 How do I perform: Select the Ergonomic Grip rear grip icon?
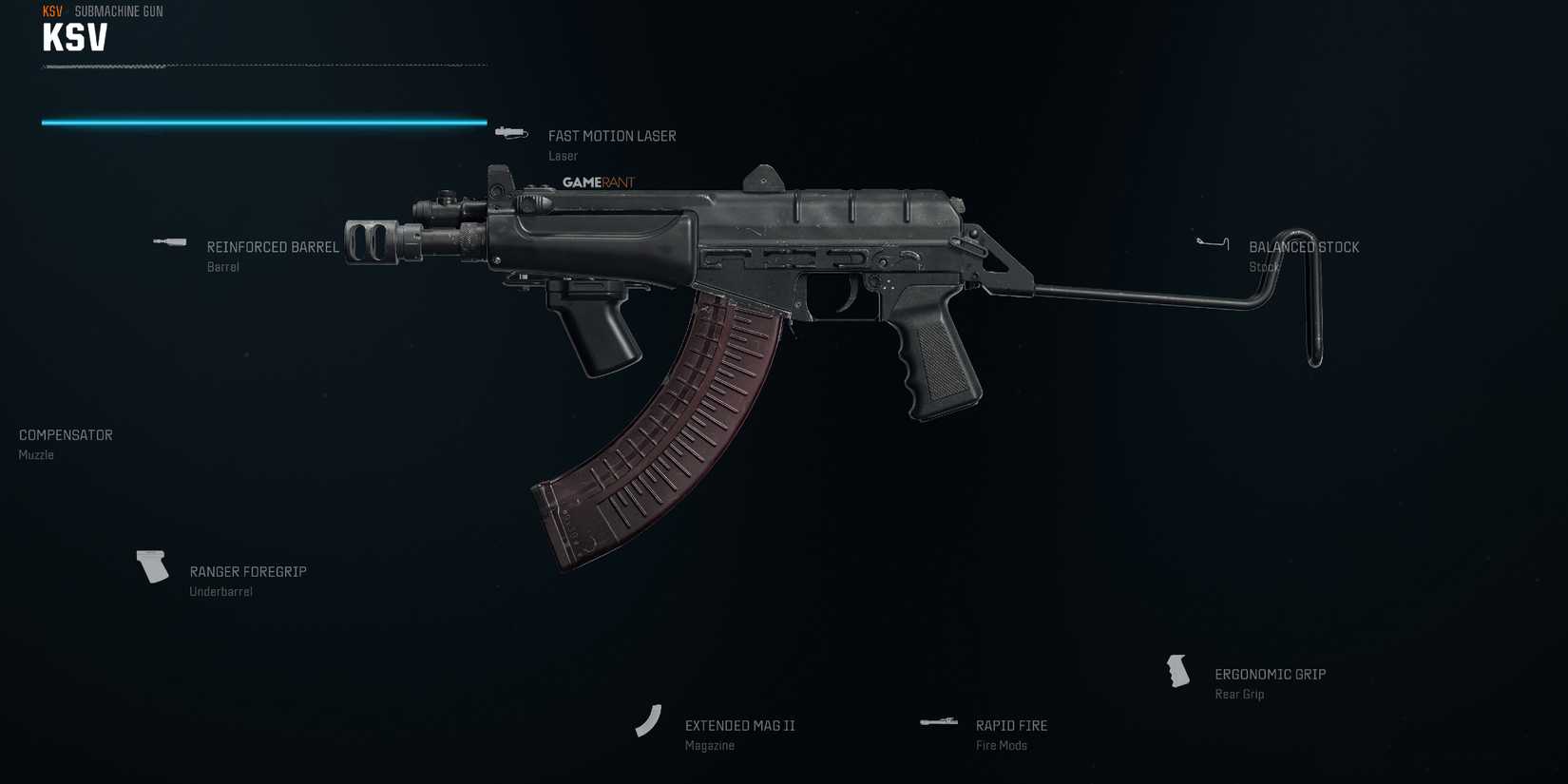point(1177,671)
